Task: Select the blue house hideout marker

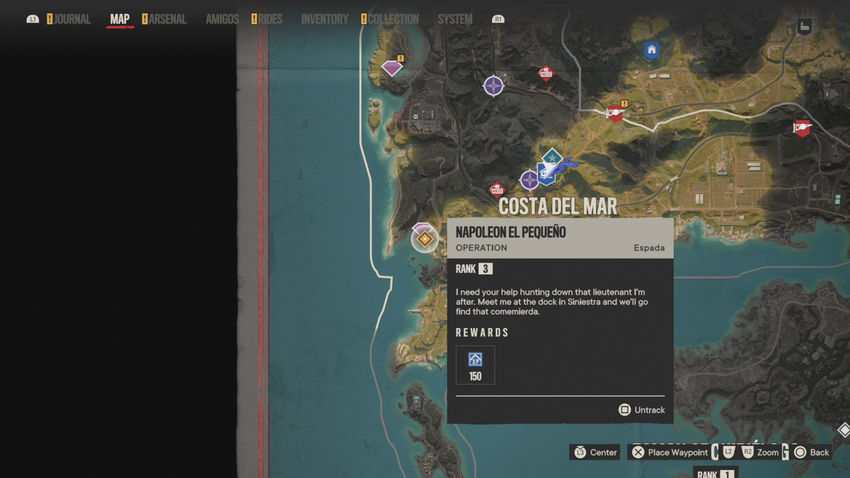Action: pyautogui.click(x=652, y=50)
